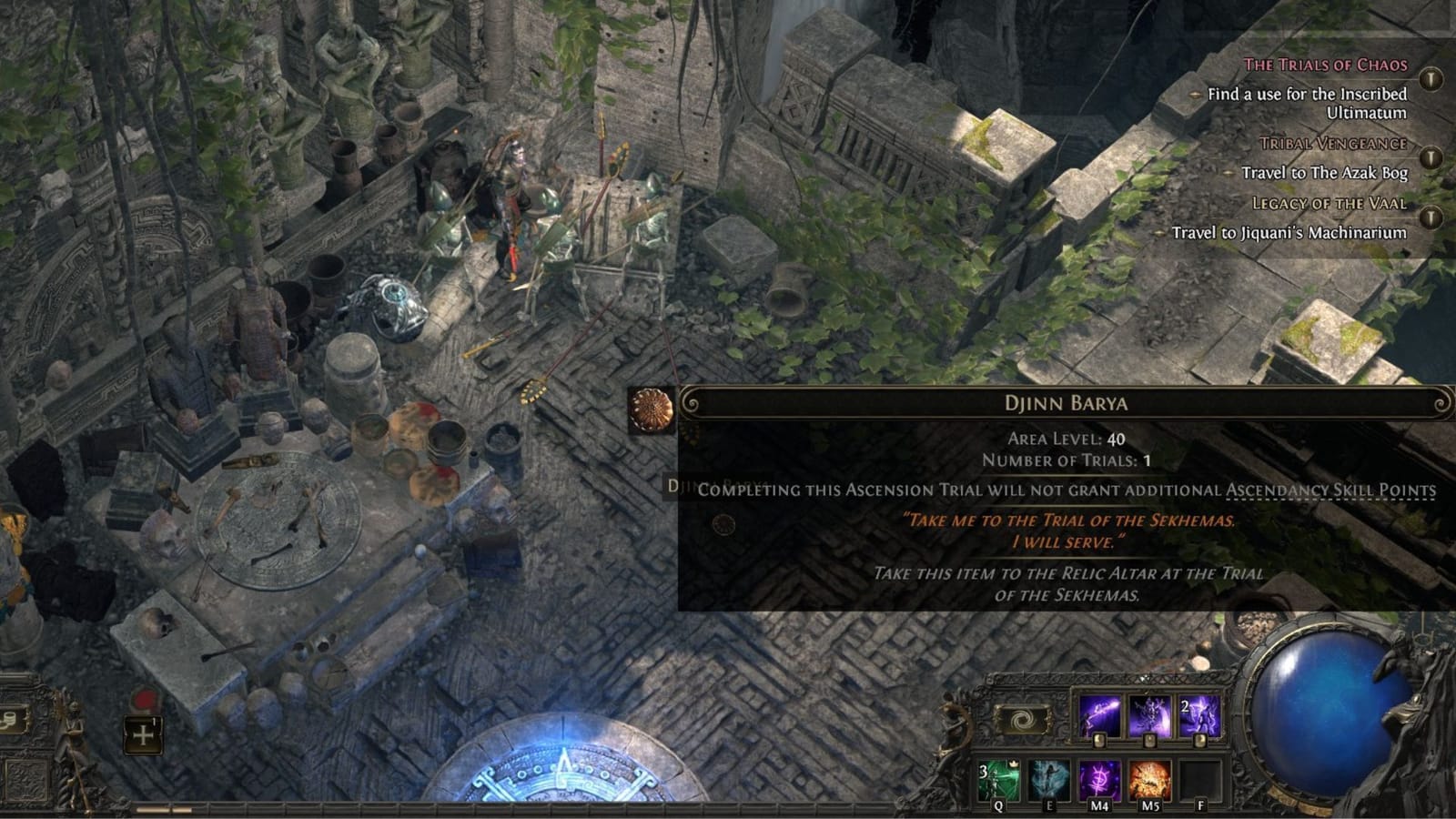The width and height of the screenshot is (1456, 819).
Task: Select the 'Travel to Jiquani's Machinarium' objective
Action: (1289, 231)
